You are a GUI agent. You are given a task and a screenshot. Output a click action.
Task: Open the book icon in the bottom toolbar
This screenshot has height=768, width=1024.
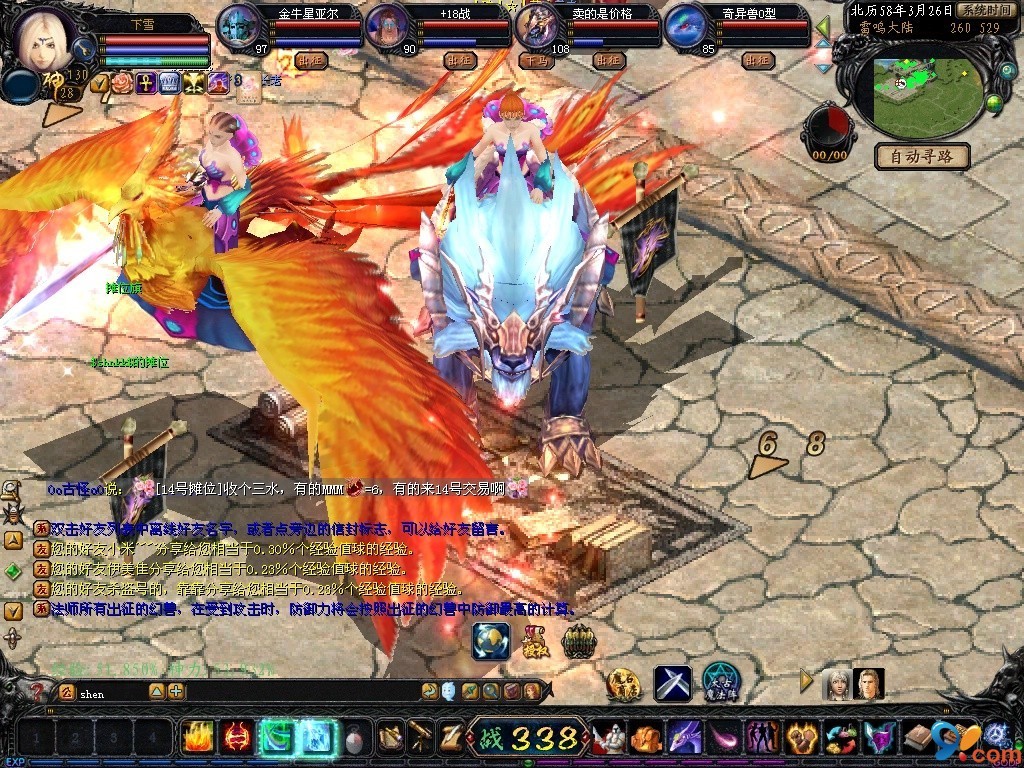coord(918,738)
